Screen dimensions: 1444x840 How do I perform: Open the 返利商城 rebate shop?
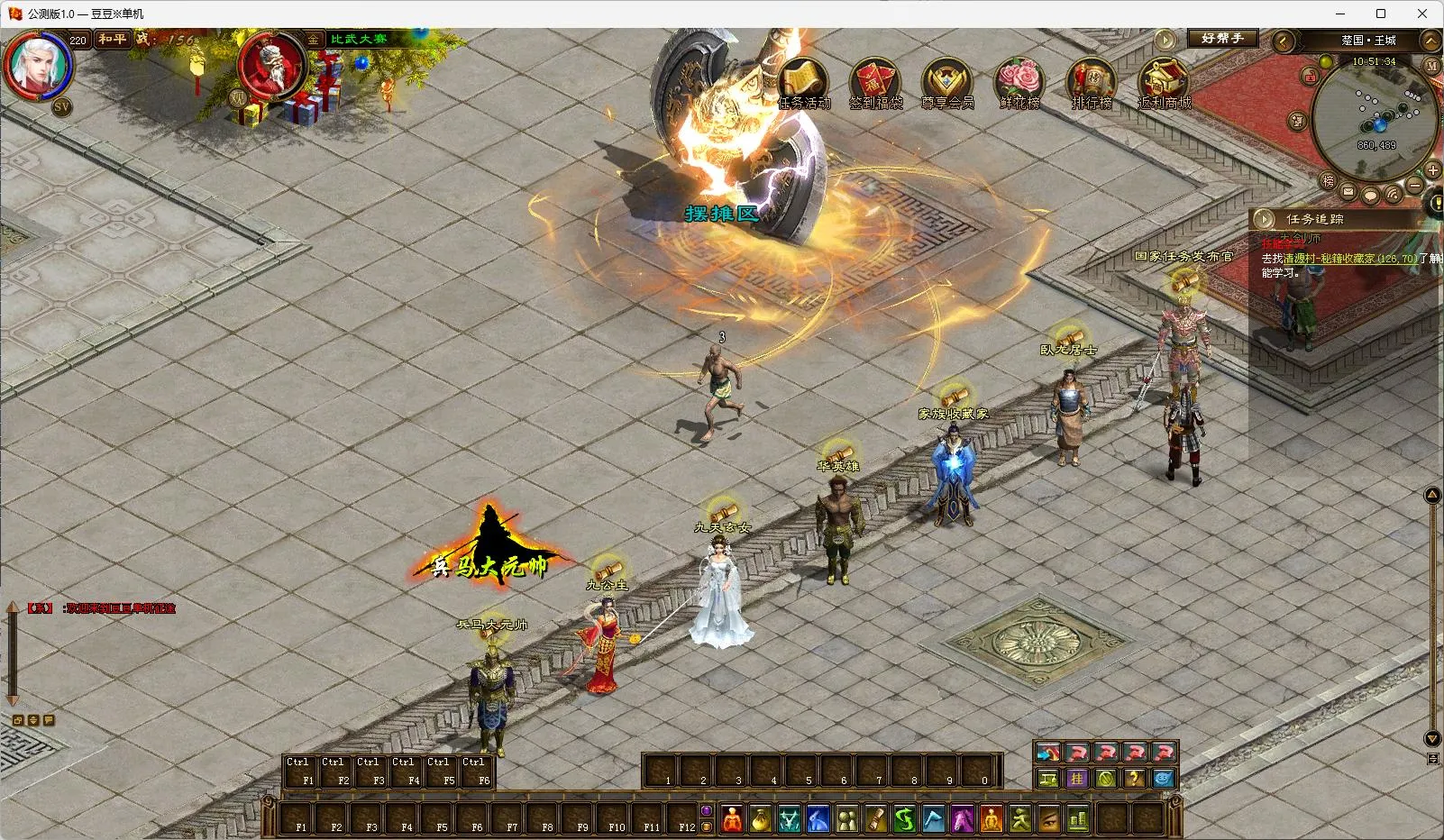point(1163,82)
